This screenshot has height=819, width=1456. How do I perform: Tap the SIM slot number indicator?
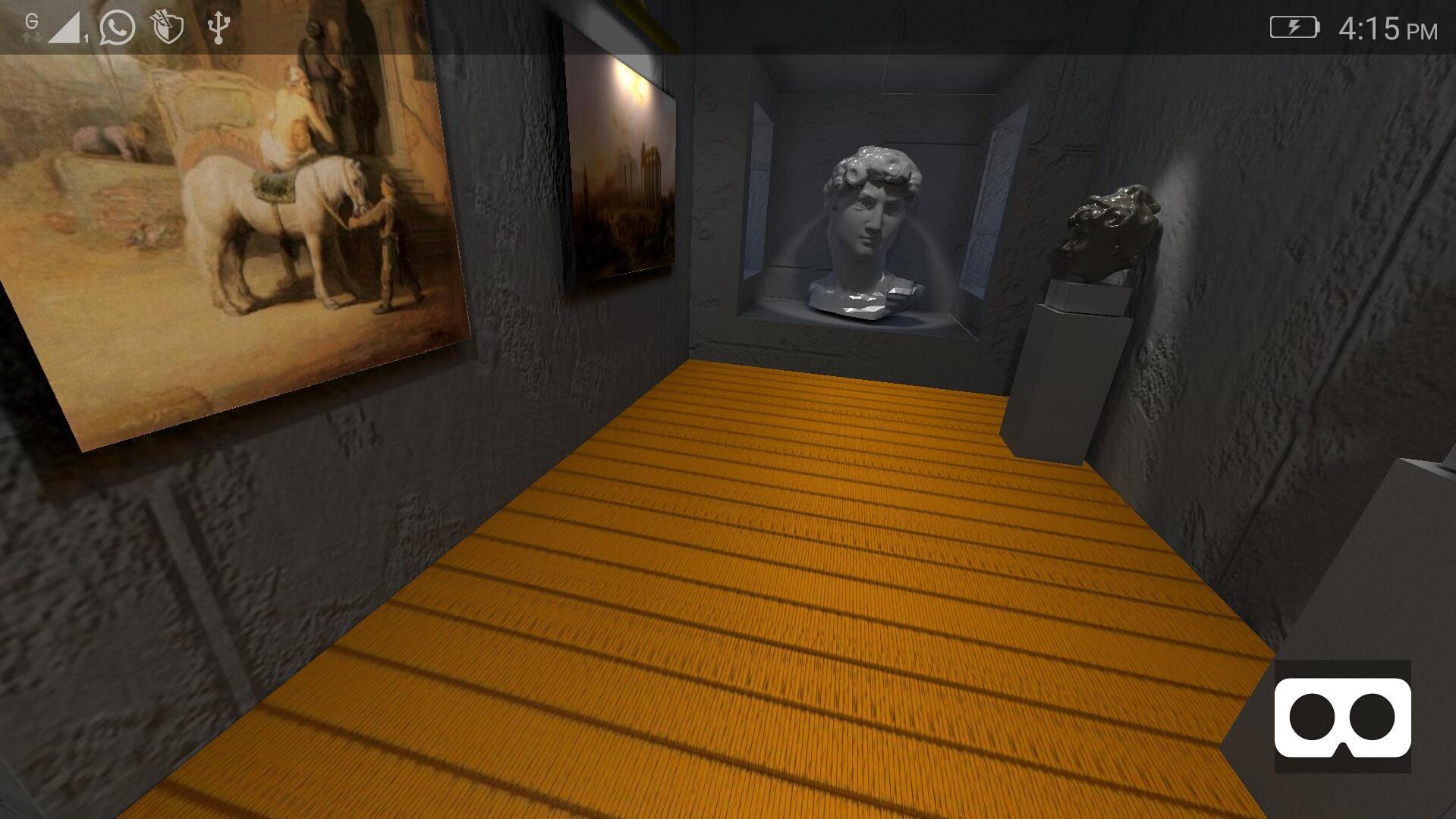coord(86,36)
